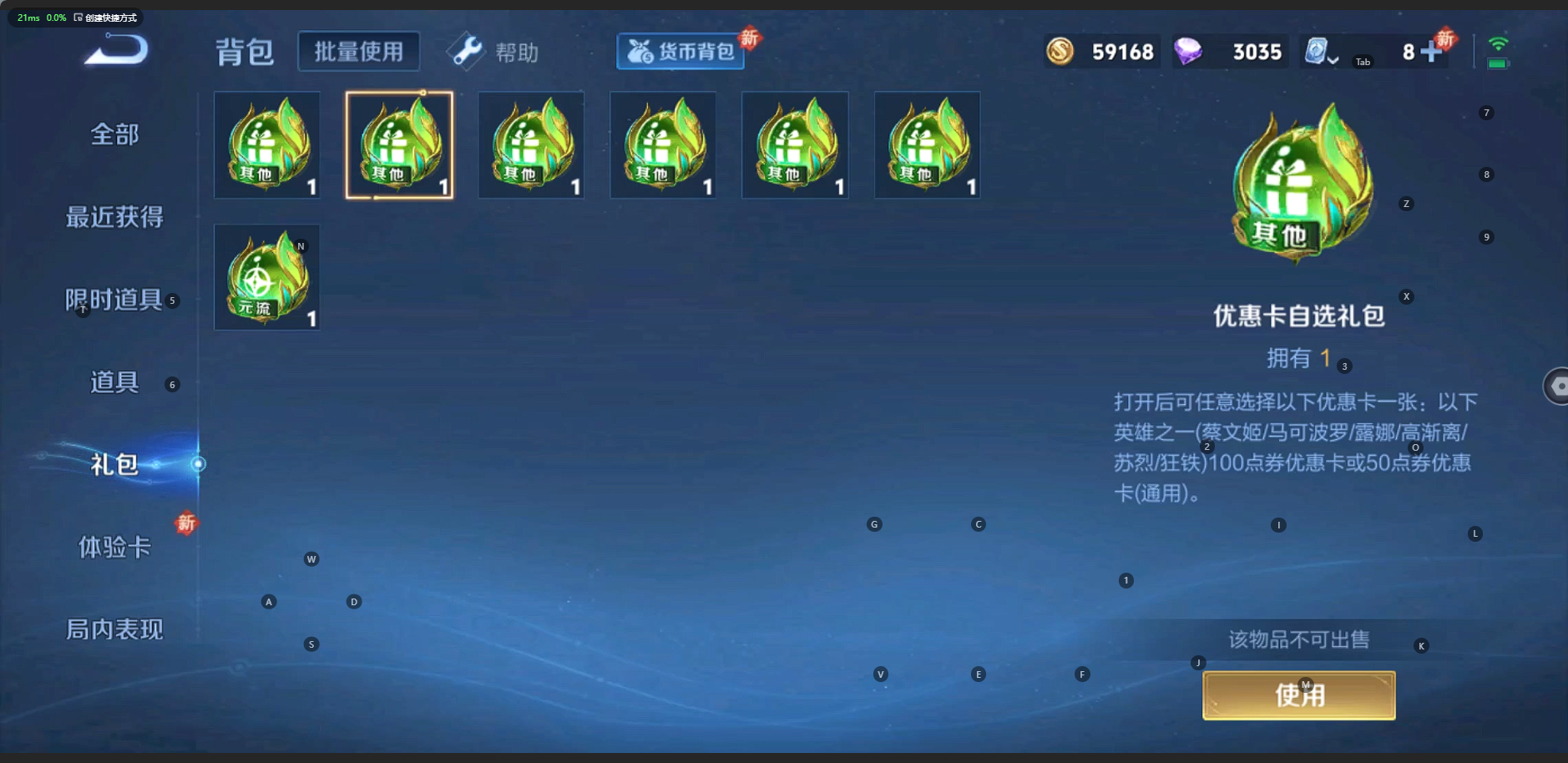This screenshot has width=1568, height=763.
Task: Select the 礼包 (Gift packs) tab
Action: point(114,464)
